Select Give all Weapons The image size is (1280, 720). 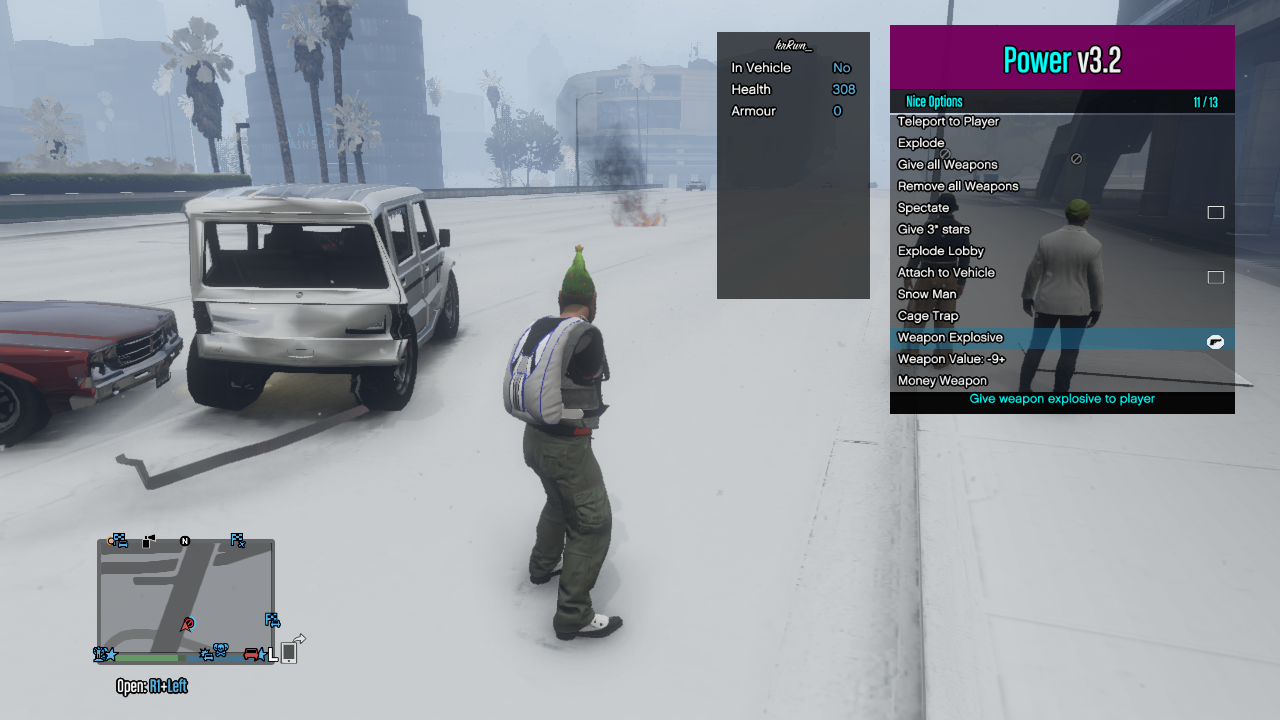947,165
